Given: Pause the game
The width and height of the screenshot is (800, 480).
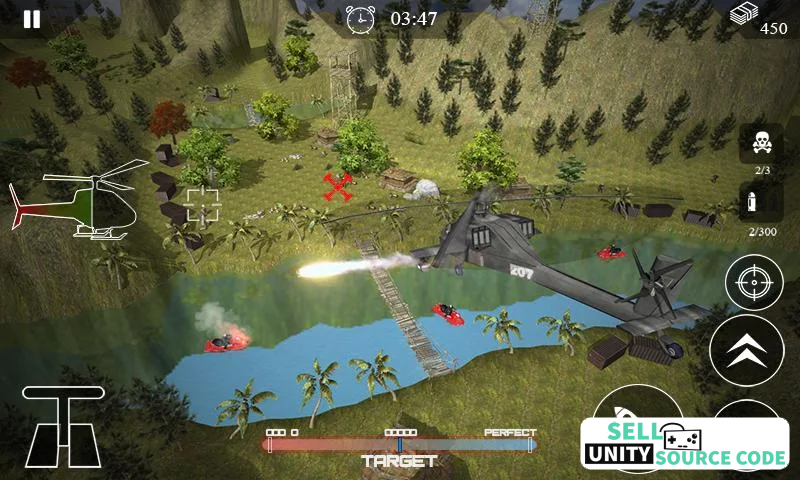Looking at the screenshot, I should [32, 19].
